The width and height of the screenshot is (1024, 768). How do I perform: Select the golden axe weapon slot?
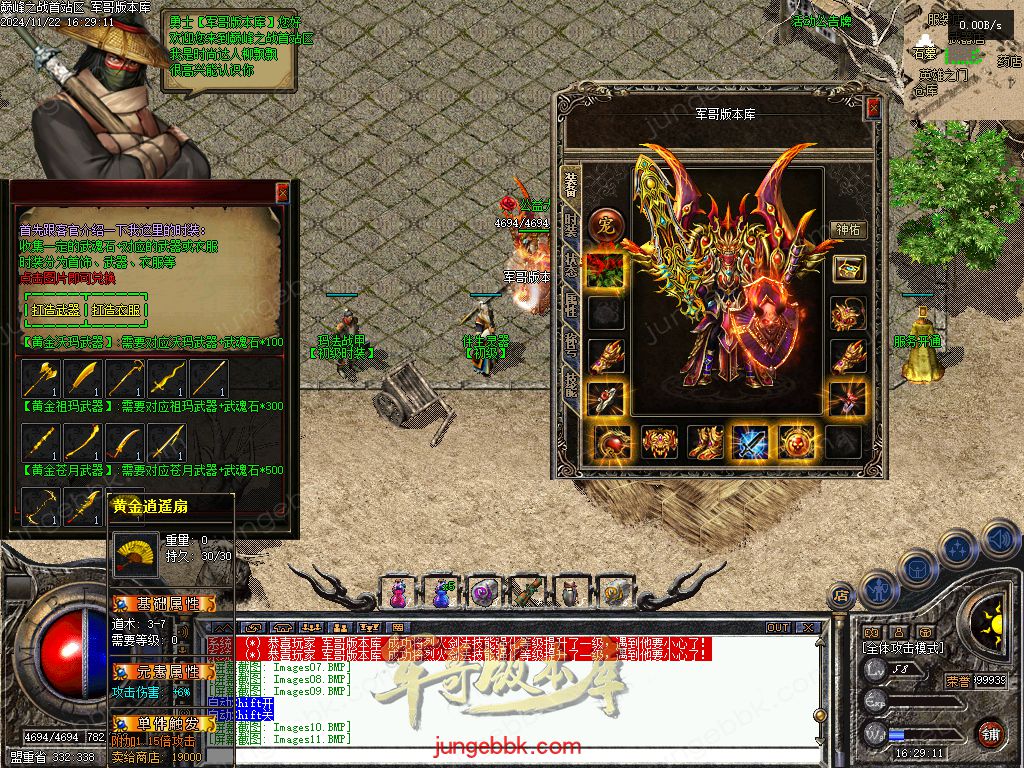(41, 379)
